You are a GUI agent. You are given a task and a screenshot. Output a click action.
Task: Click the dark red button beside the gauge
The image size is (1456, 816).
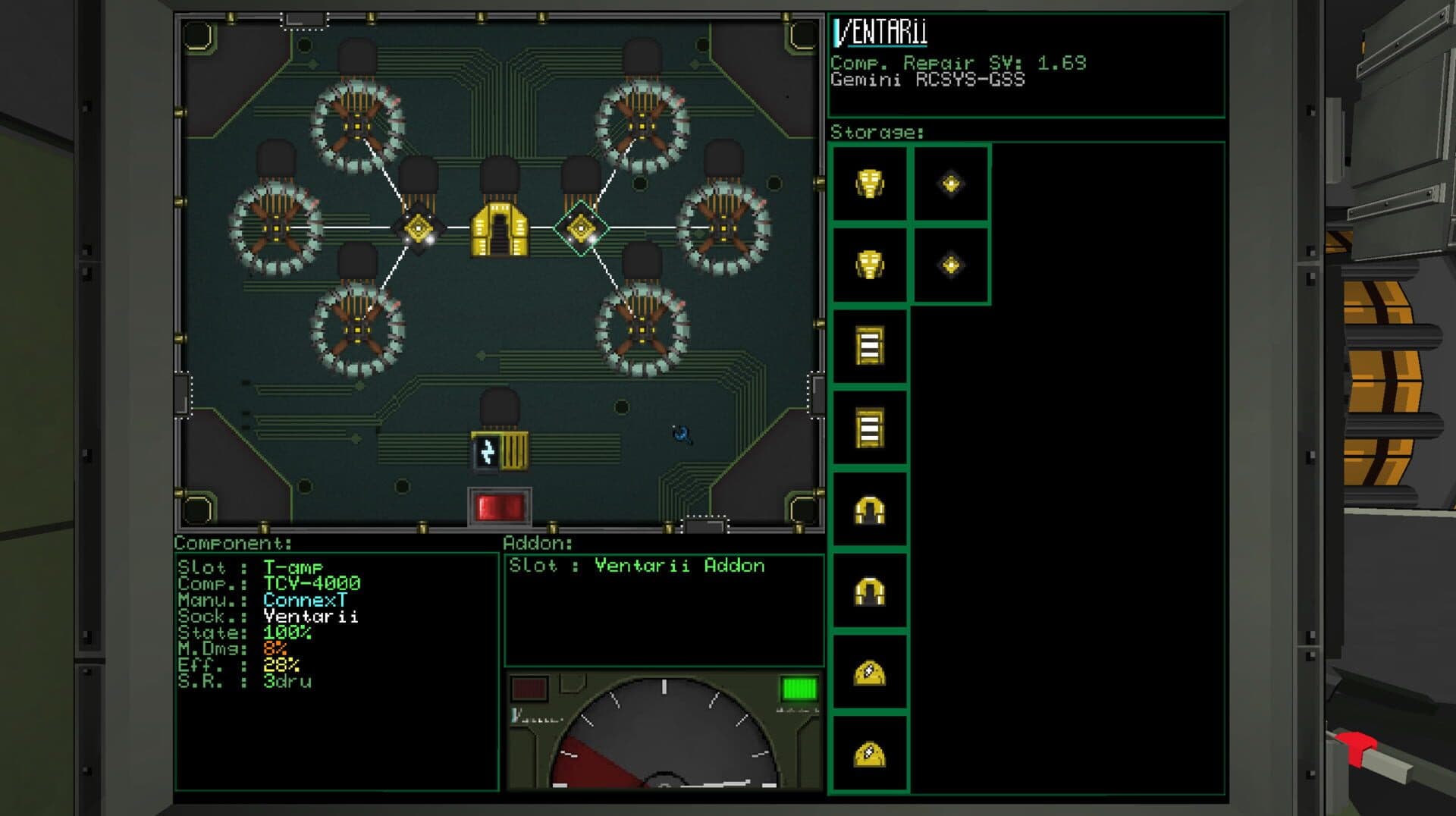tap(529, 689)
